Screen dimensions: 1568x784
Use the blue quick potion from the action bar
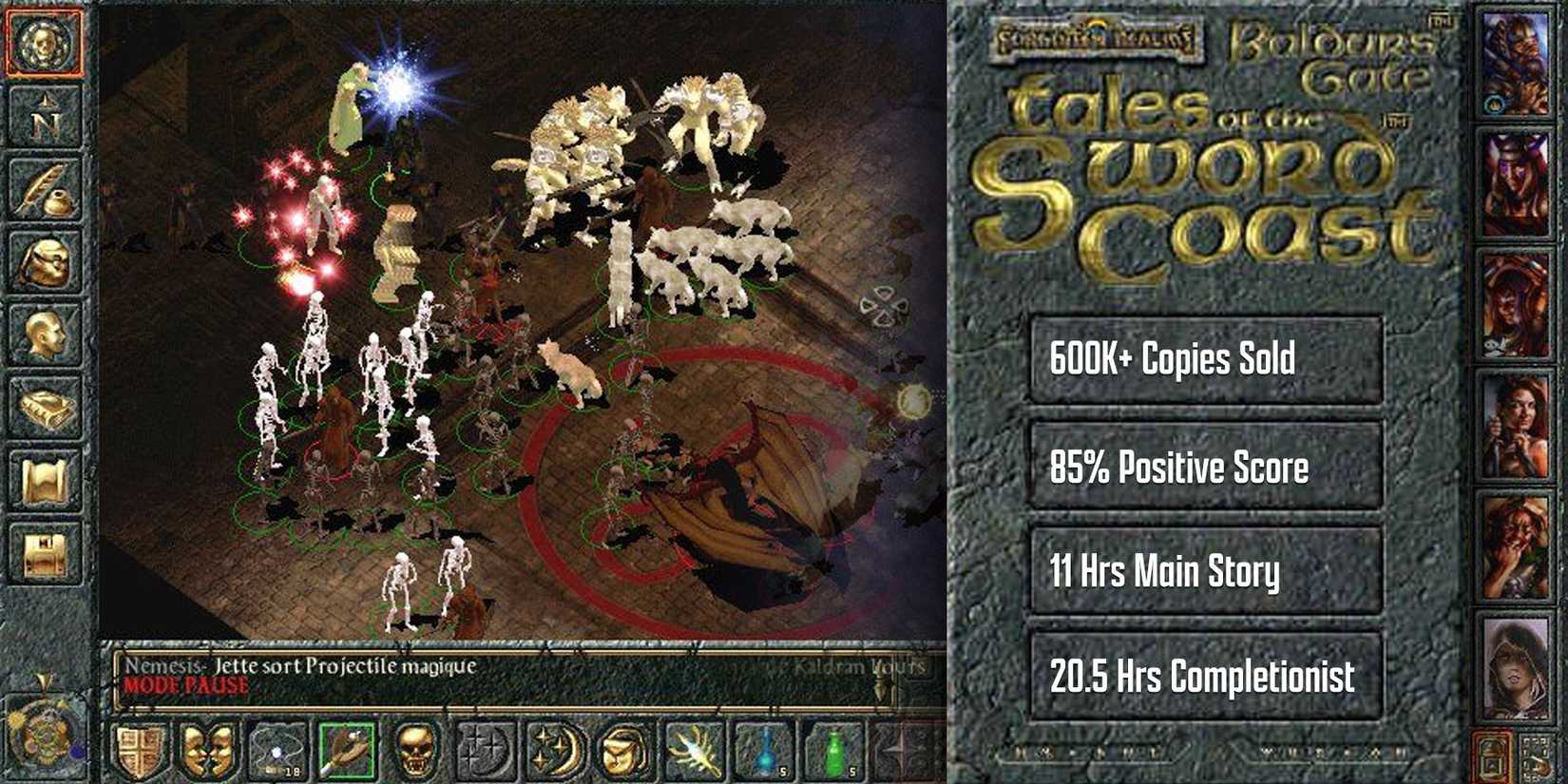pyautogui.click(x=764, y=751)
